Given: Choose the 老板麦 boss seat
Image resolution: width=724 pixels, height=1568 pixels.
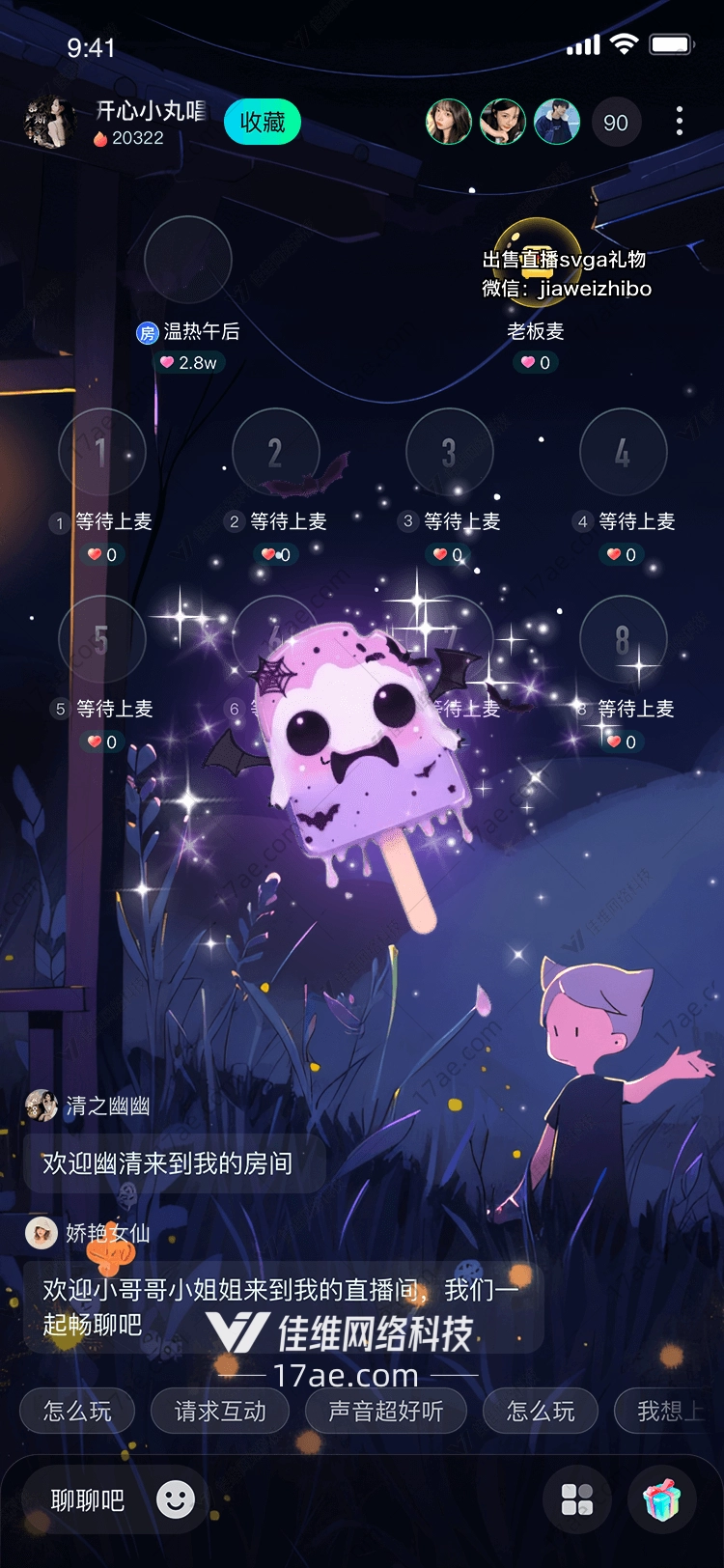Looking at the screenshot, I should 537,261.
